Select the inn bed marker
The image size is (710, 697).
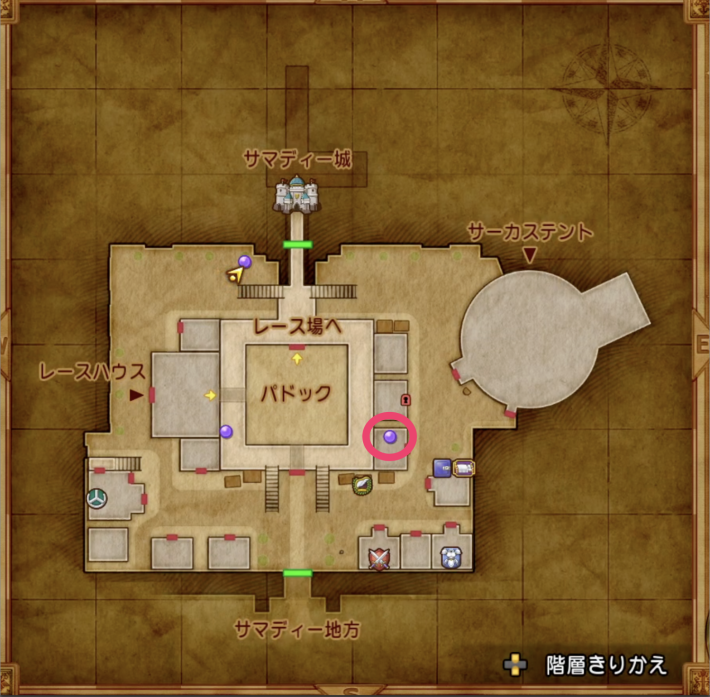[x=464, y=466]
